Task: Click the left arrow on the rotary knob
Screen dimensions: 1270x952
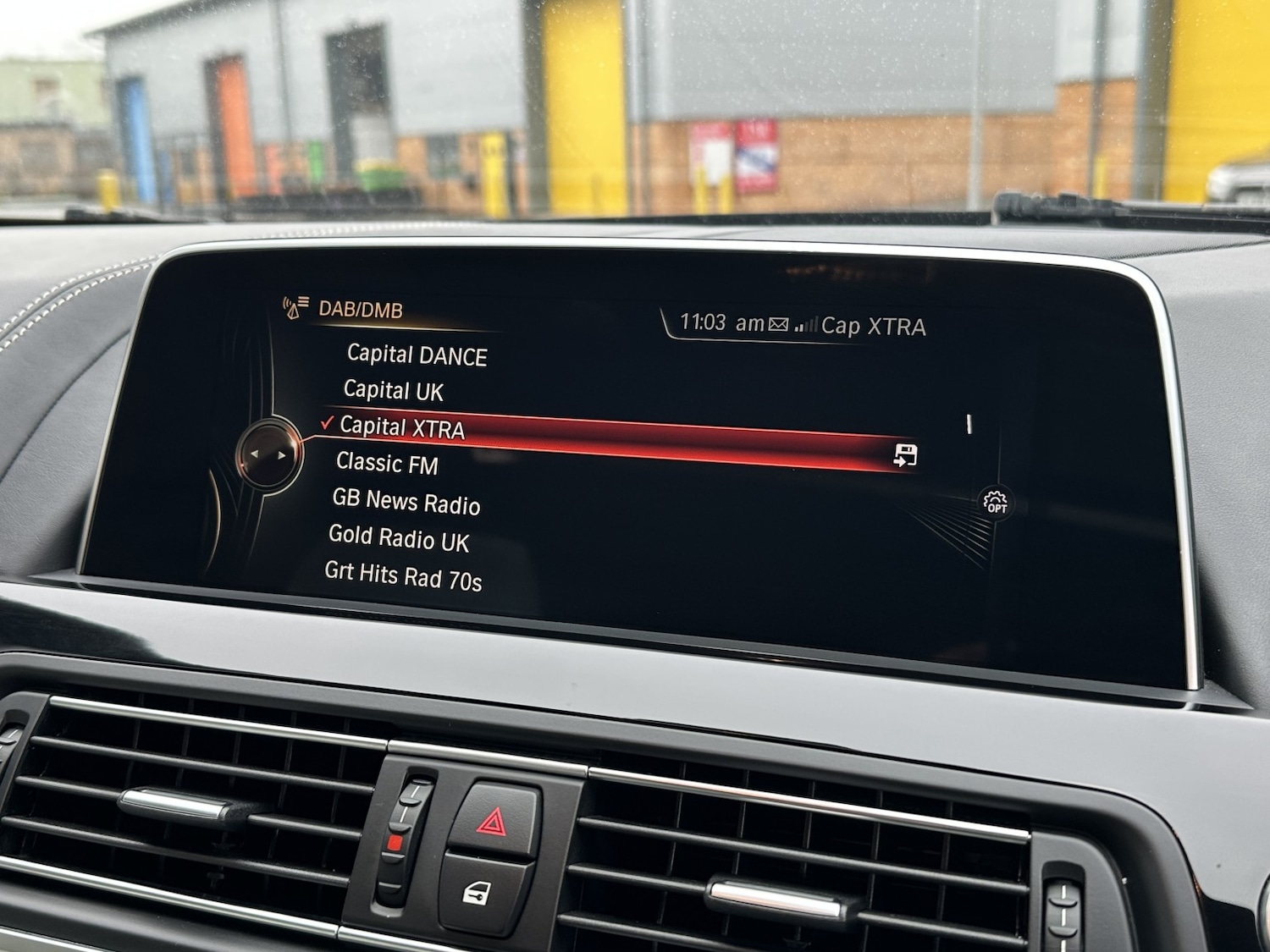Action: 257,454
